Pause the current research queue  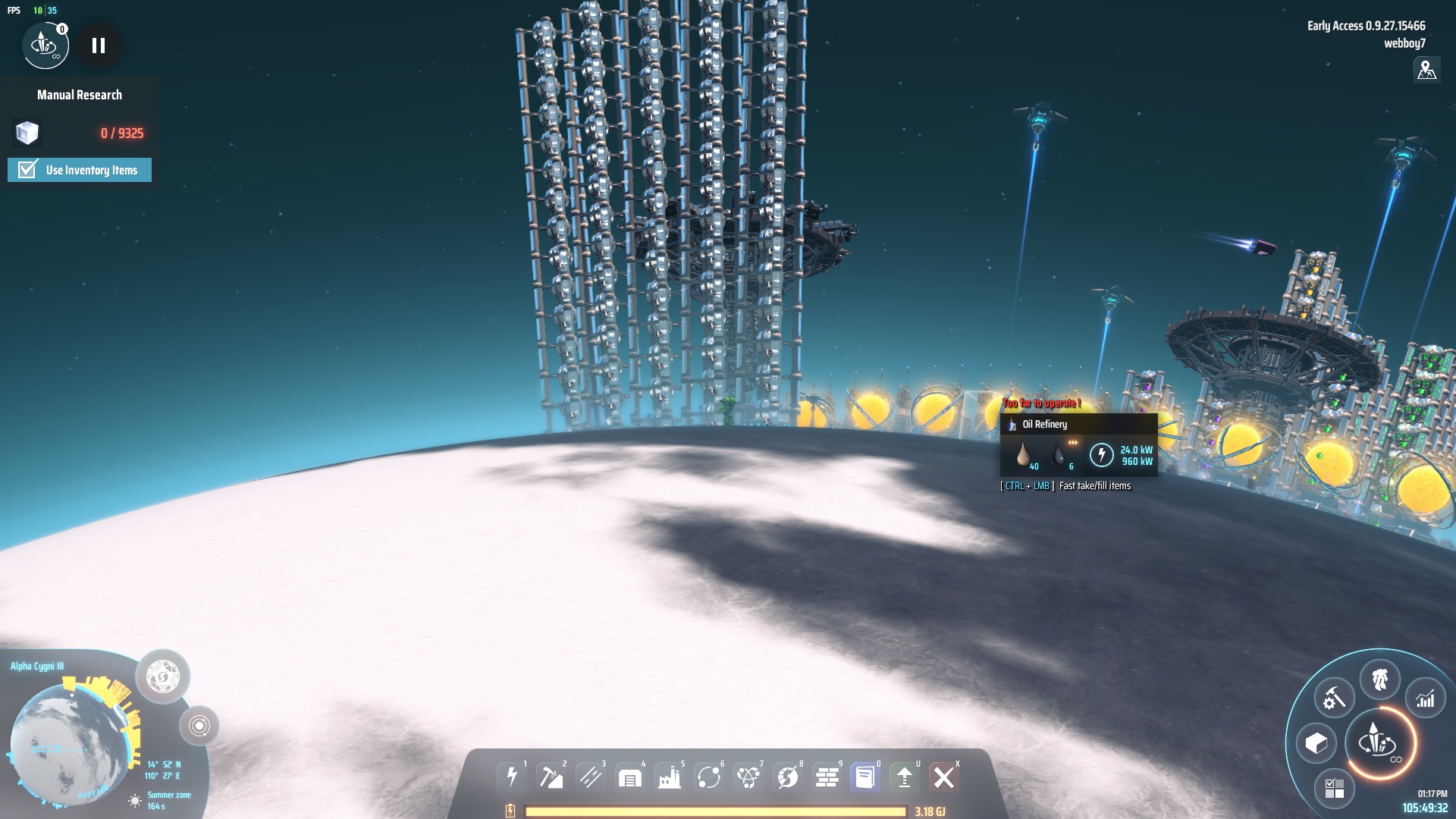(x=99, y=45)
